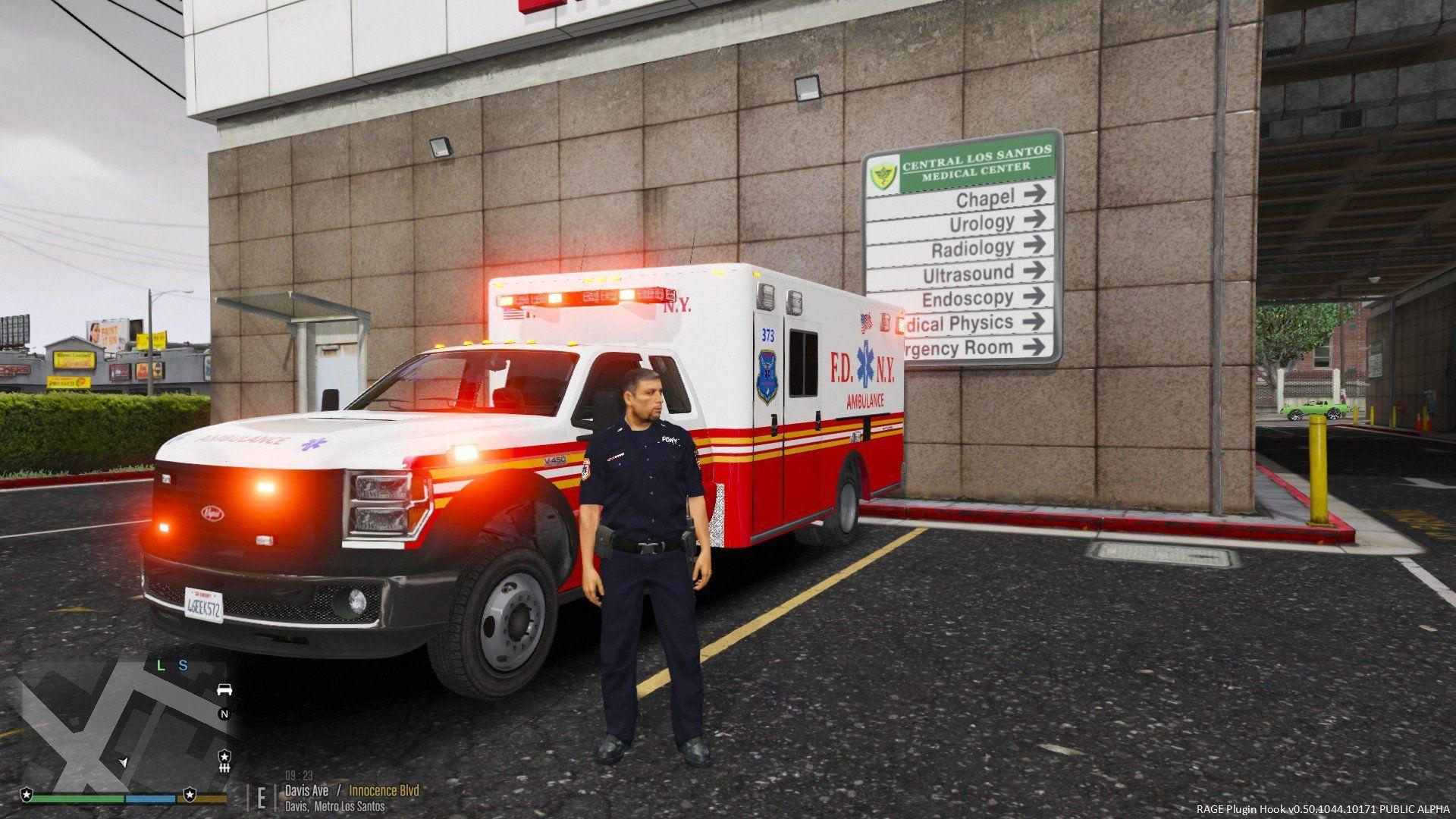Select the green L blip on minimap

coord(160,666)
